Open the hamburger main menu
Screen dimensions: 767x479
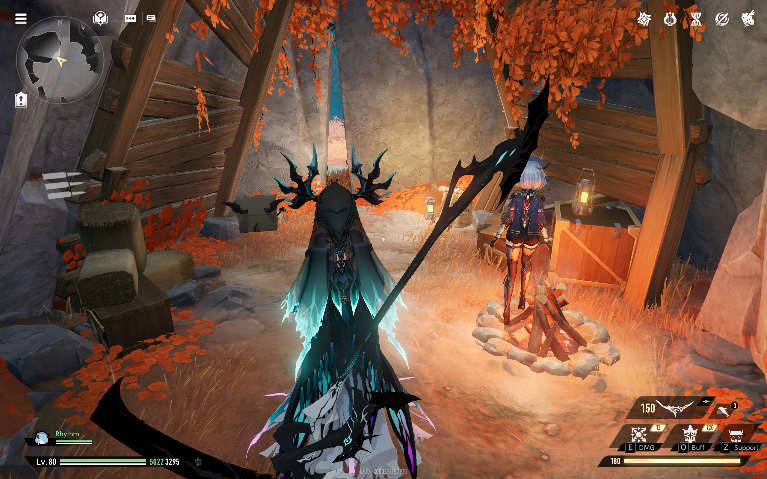20,18
